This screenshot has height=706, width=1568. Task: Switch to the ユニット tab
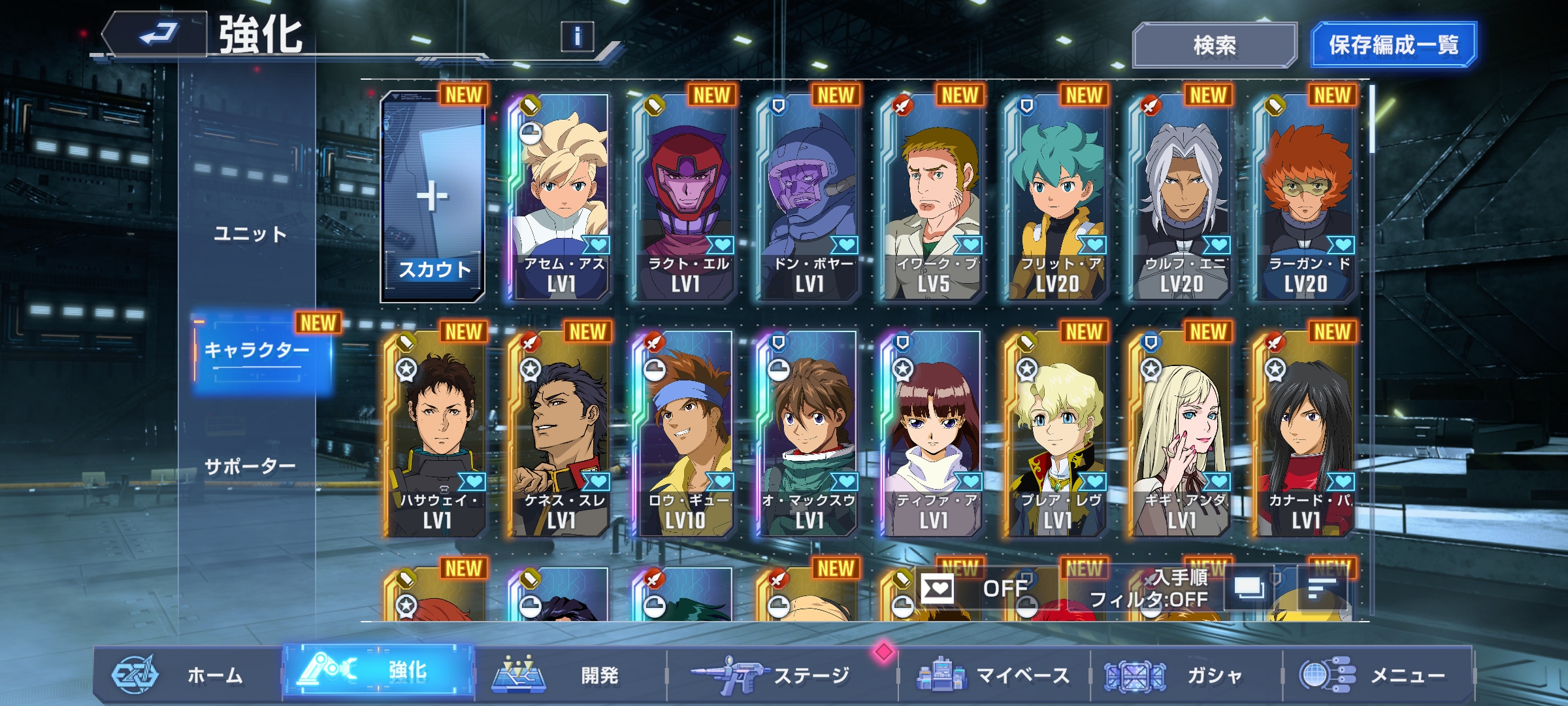(250, 234)
